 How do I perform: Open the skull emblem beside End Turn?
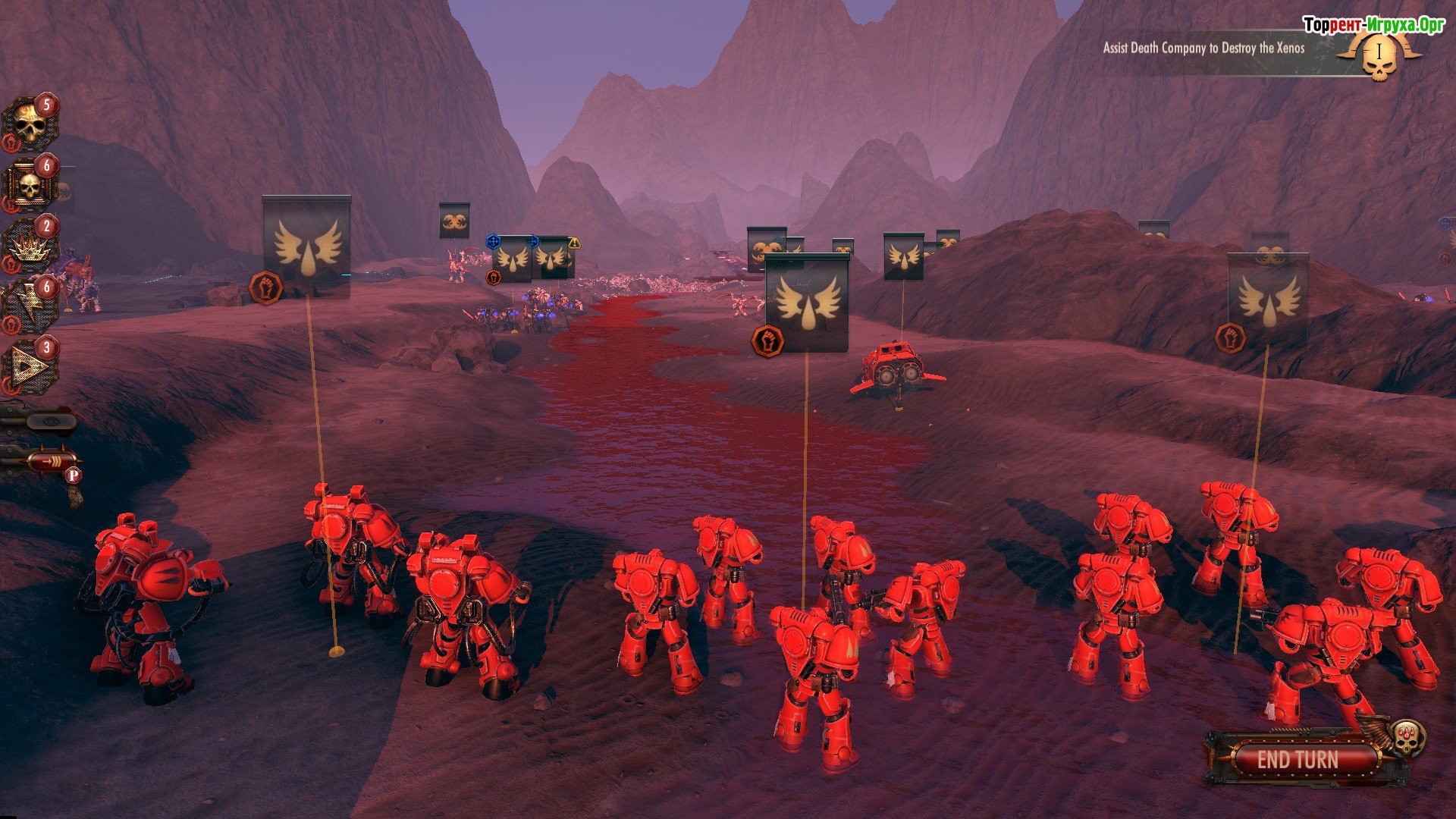[1407, 738]
